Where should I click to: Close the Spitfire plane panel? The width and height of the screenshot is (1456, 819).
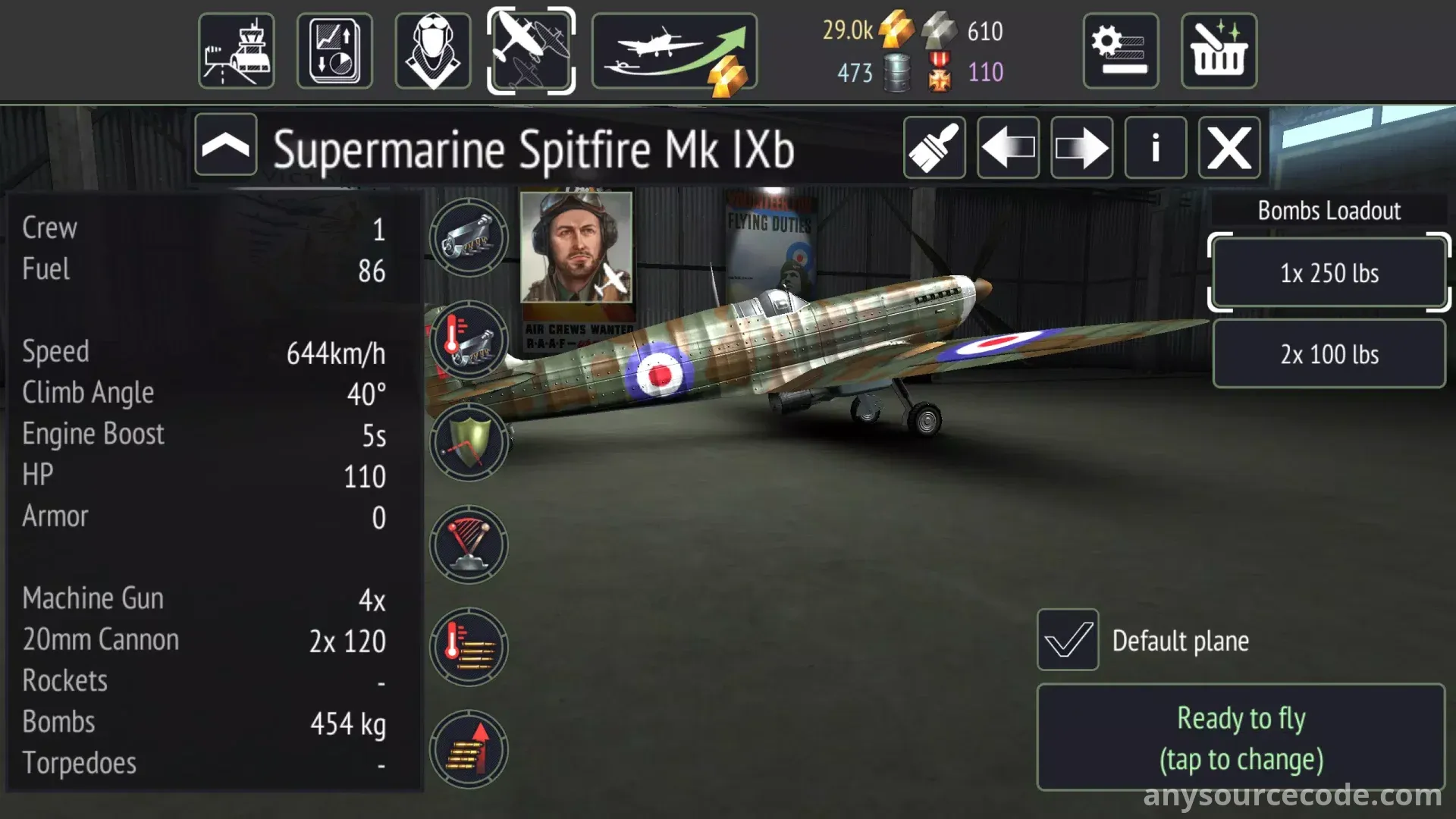(x=1229, y=148)
